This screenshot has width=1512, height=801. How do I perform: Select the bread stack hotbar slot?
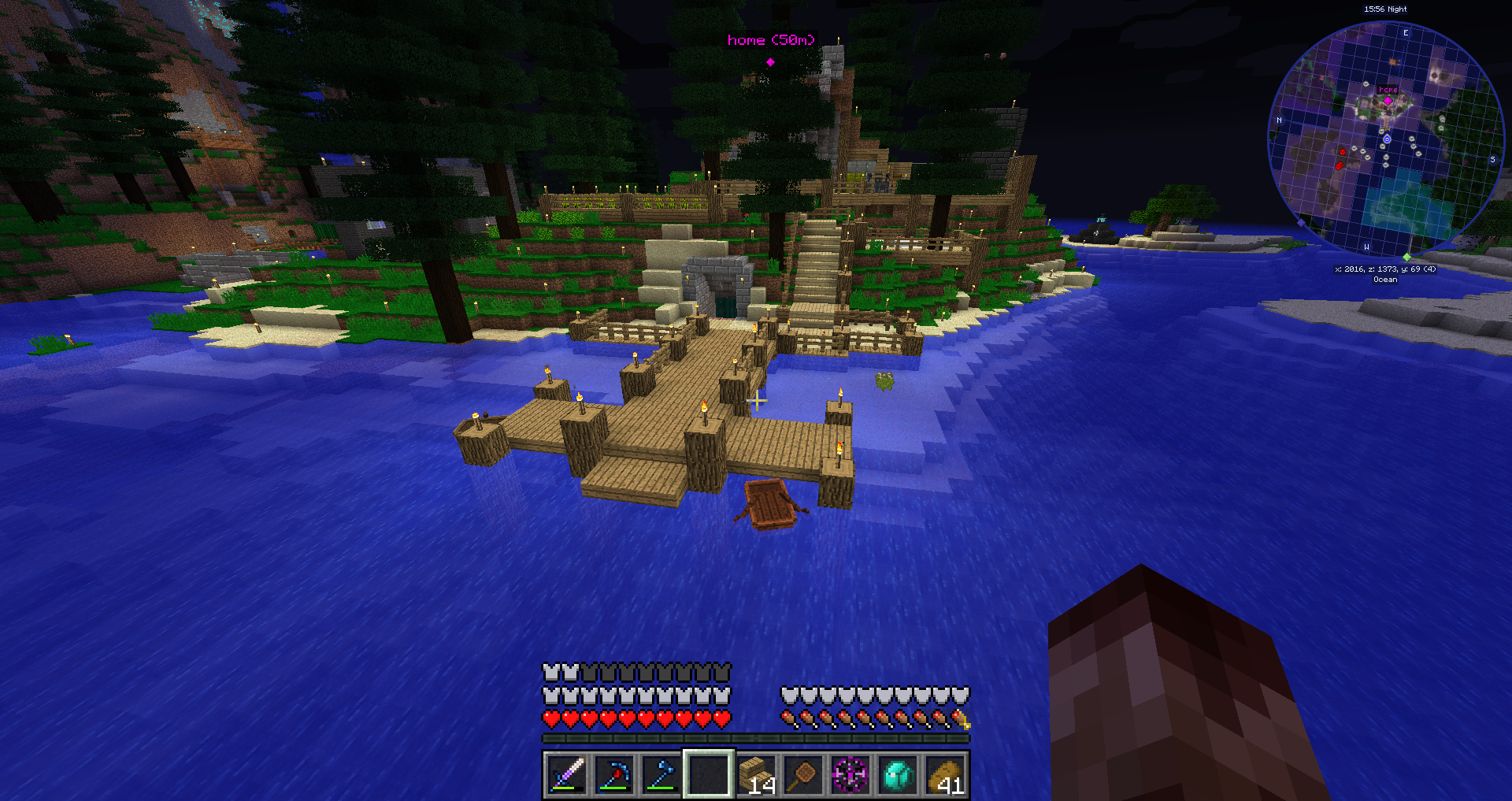tap(946, 774)
